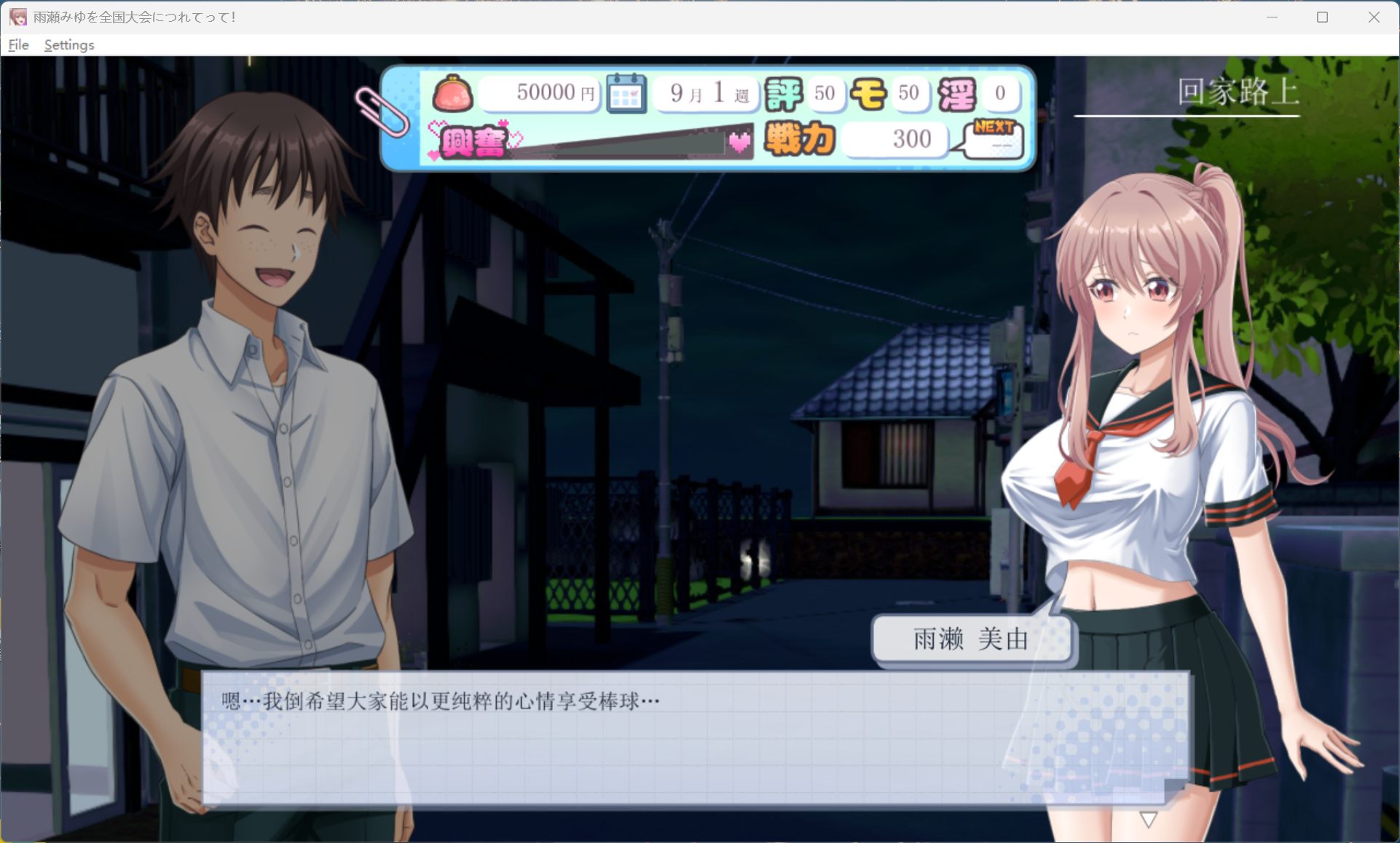This screenshot has height=843, width=1400.
Task: Click the orange 戦力 power label icon
Action: [798, 139]
